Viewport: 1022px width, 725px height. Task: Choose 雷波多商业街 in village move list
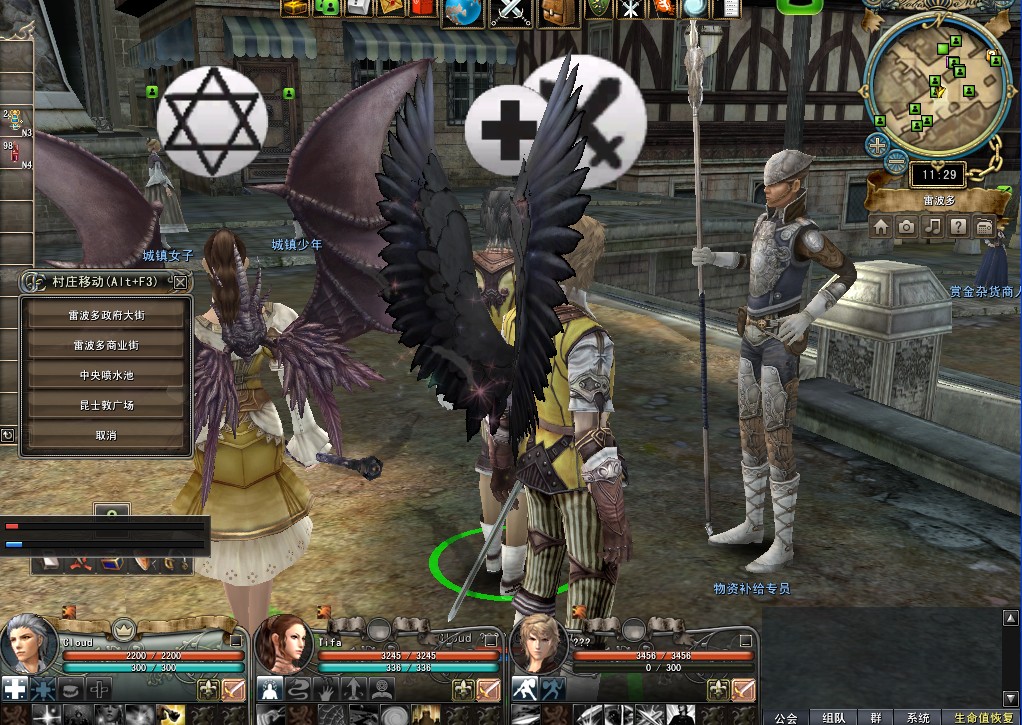point(106,345)
